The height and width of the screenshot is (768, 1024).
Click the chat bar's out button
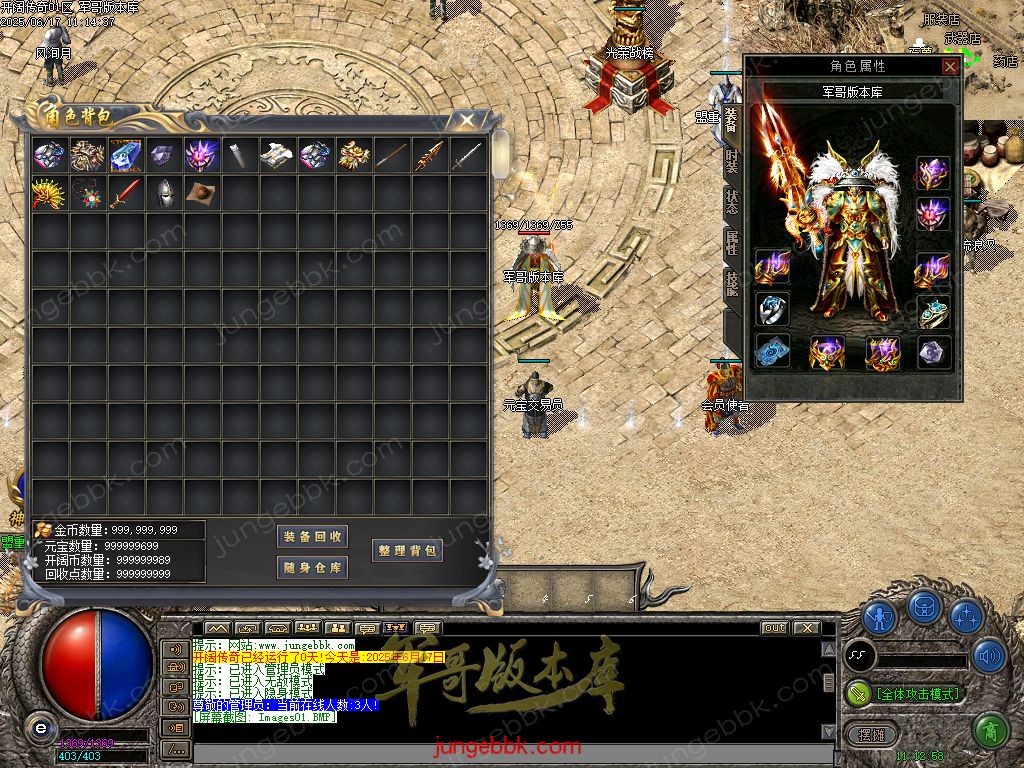tap(774, 628)
